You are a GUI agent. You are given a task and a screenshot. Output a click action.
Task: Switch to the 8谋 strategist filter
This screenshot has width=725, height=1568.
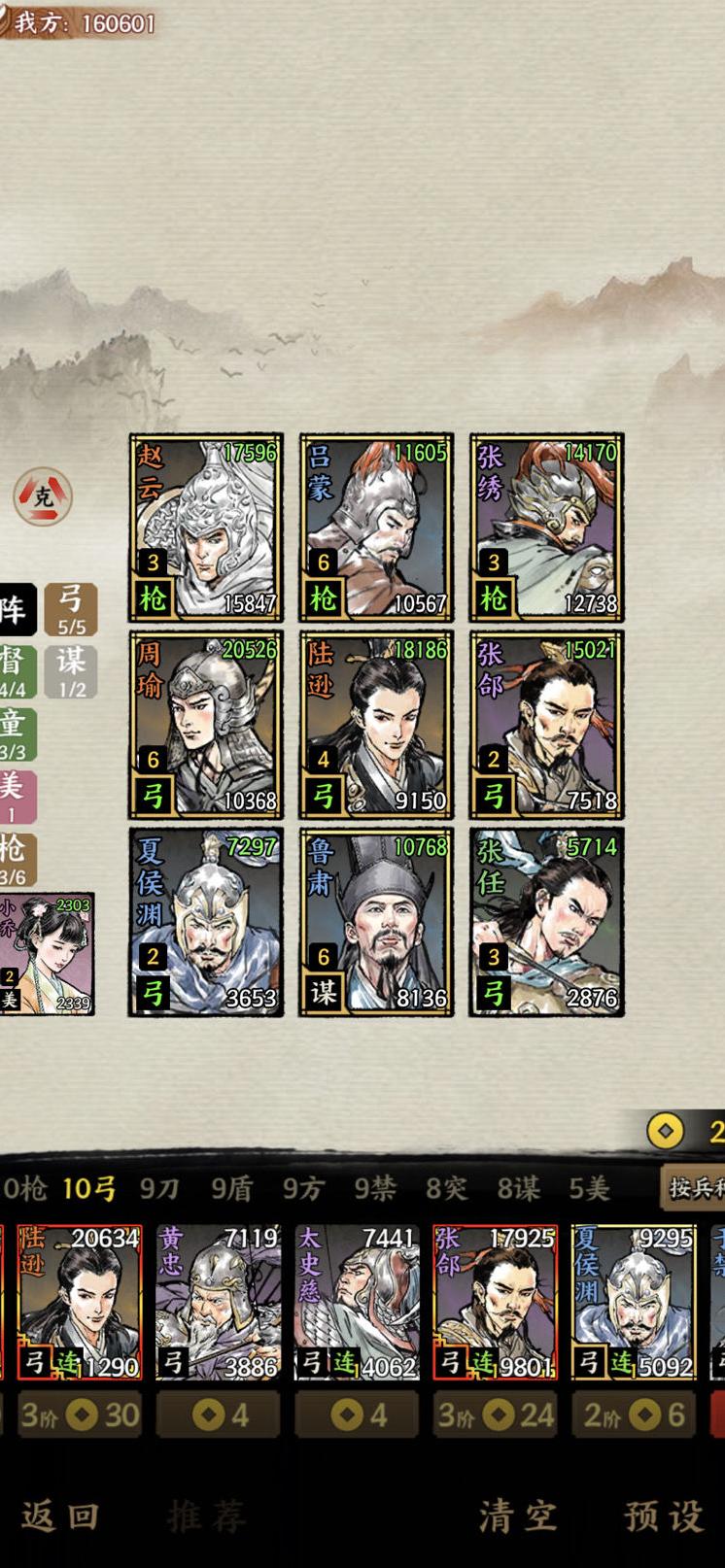point(518,1188)
